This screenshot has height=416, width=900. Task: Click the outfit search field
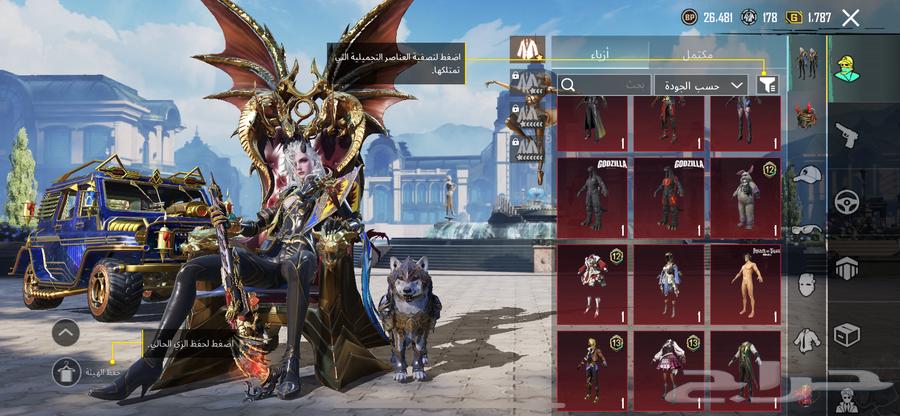tap(605, 85)
